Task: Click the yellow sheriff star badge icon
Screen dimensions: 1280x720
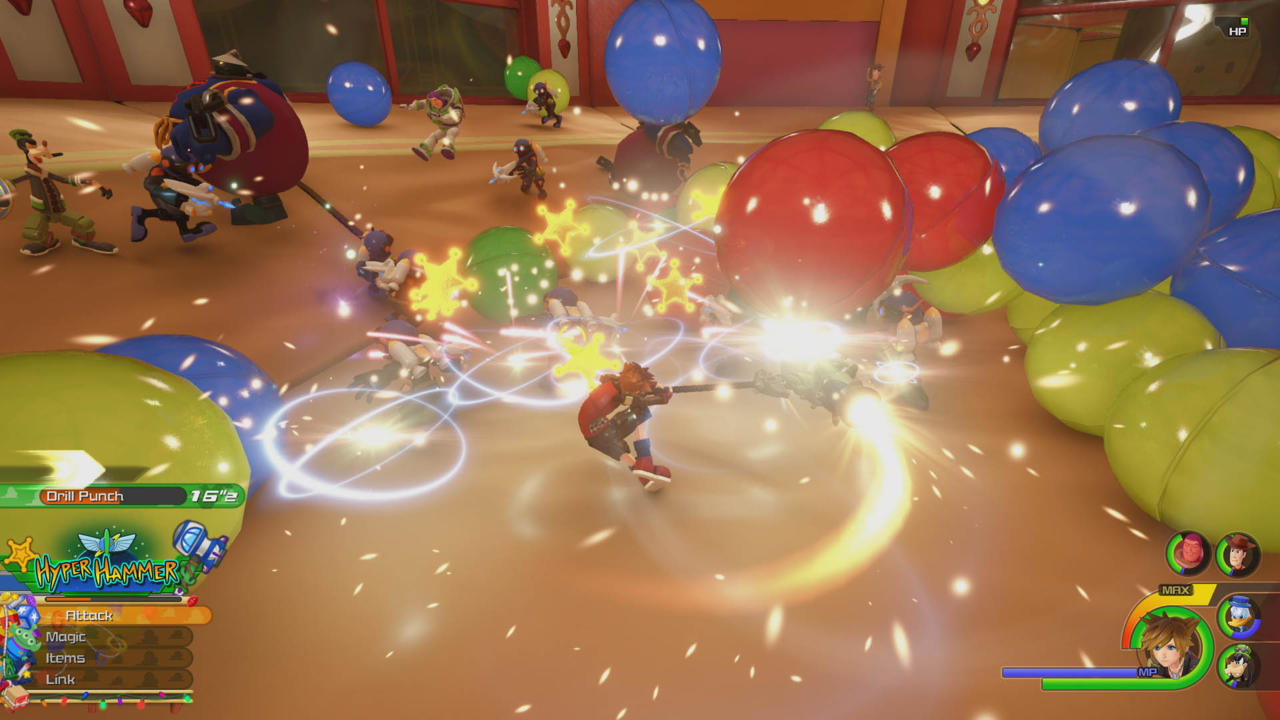Action: (x=21, y=552)
